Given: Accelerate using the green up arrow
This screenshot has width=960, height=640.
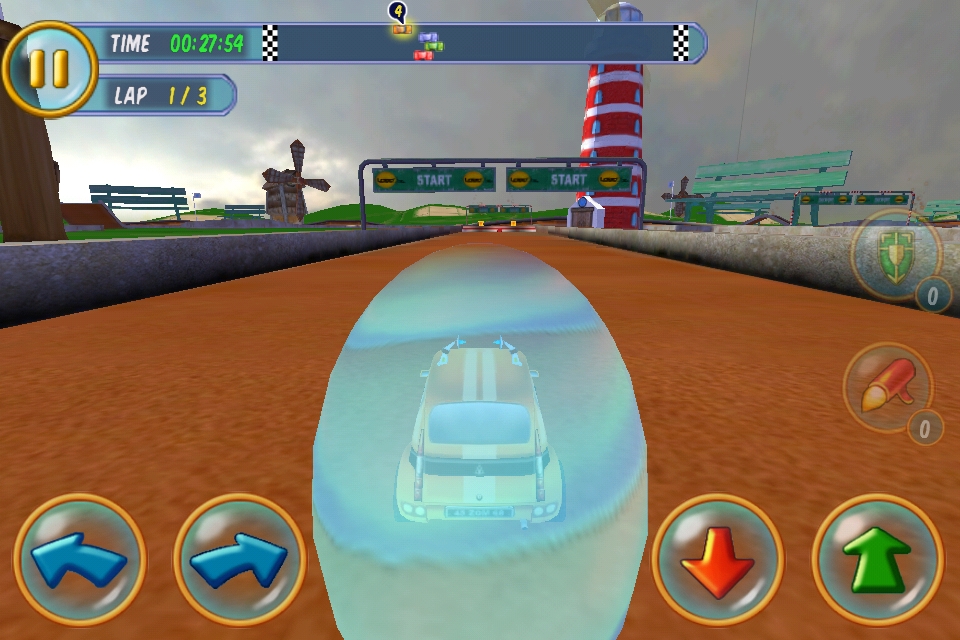Looking at the screenshot, I should click(x=877, y=560).
